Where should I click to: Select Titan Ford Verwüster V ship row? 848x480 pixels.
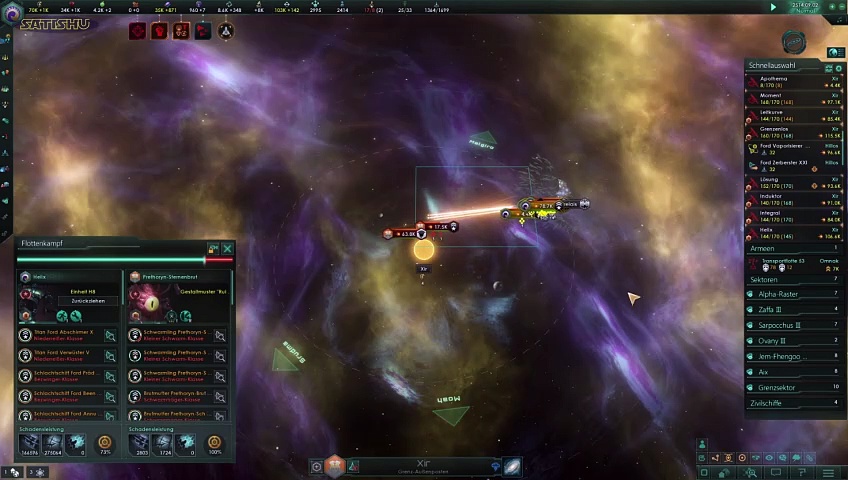[67, 355]
